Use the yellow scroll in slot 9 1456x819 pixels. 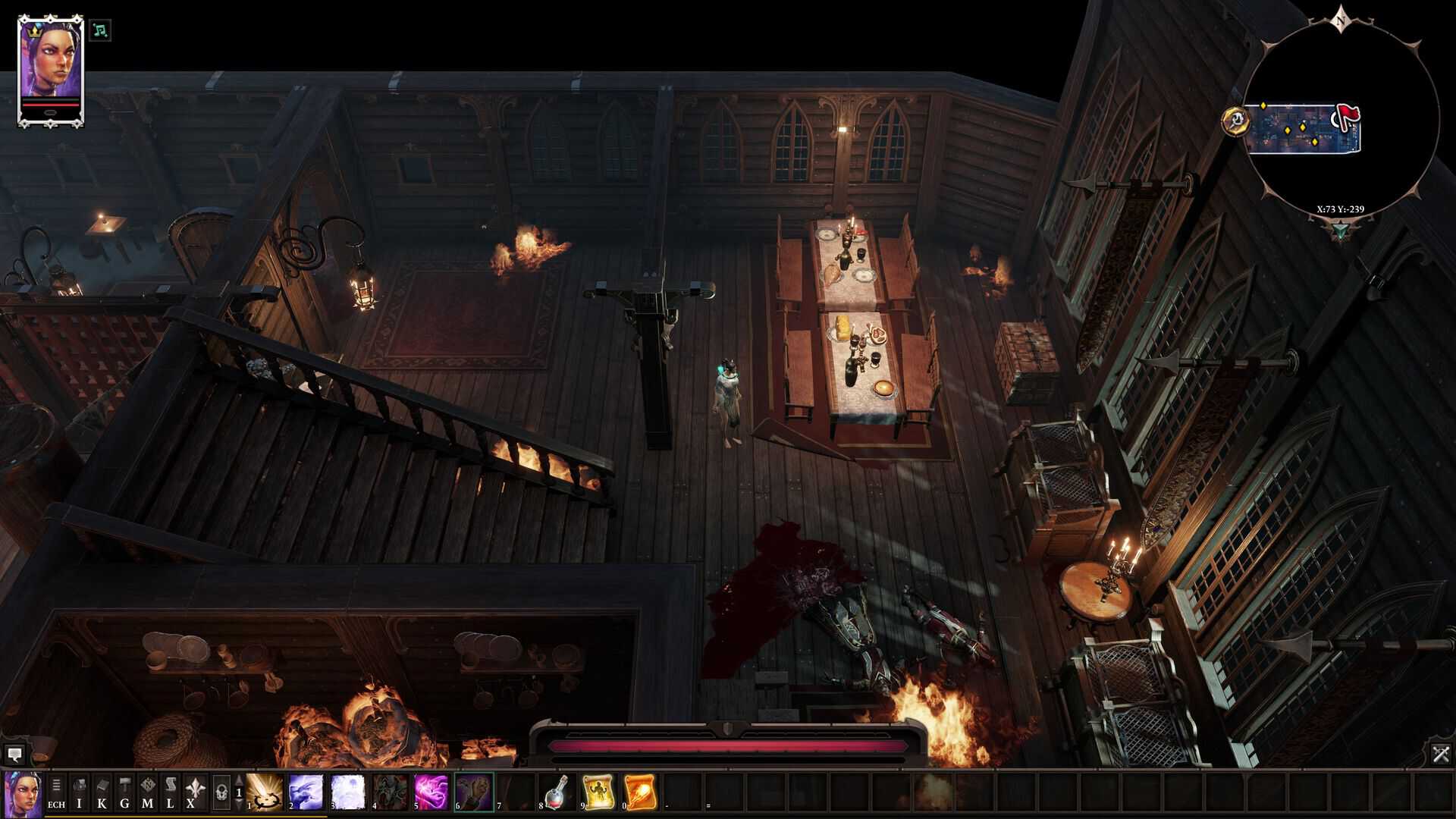(x=598, y=792)
